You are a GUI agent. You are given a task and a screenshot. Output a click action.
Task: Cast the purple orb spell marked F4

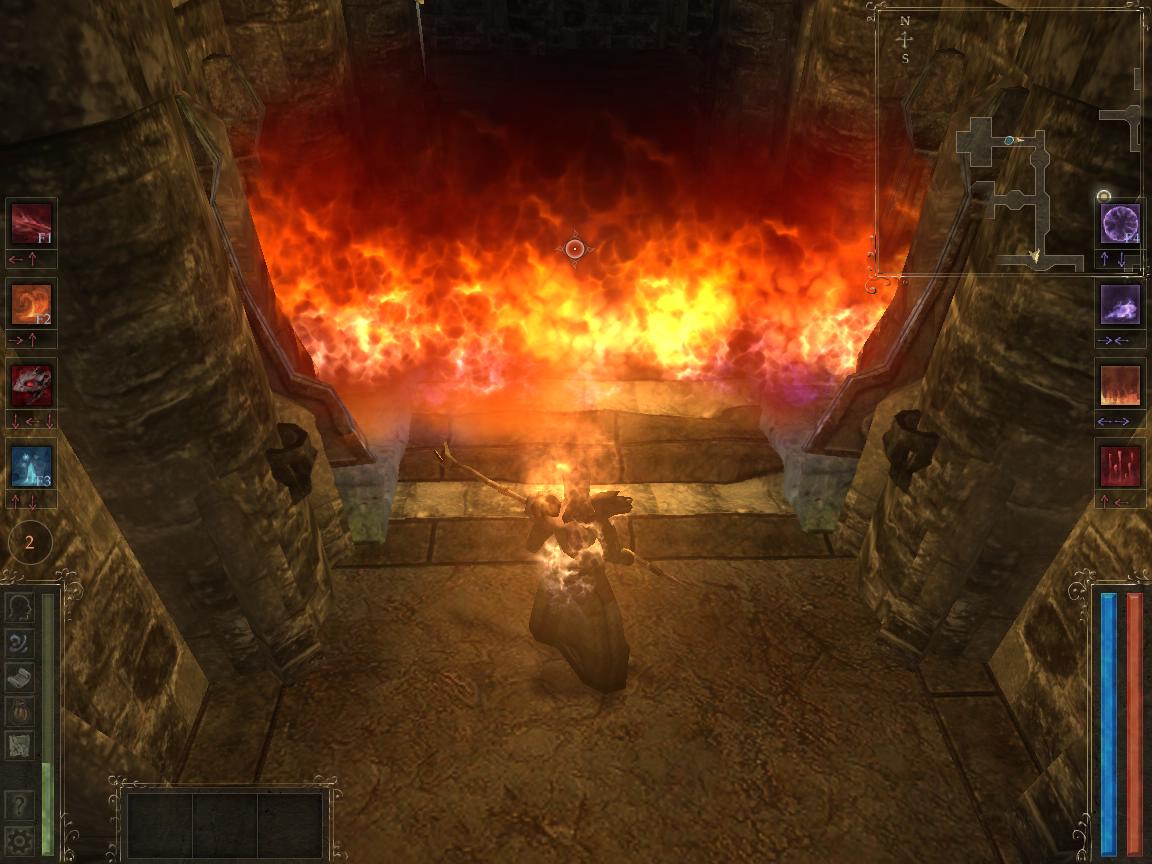pyautogui.click(x=1120, y=223)
